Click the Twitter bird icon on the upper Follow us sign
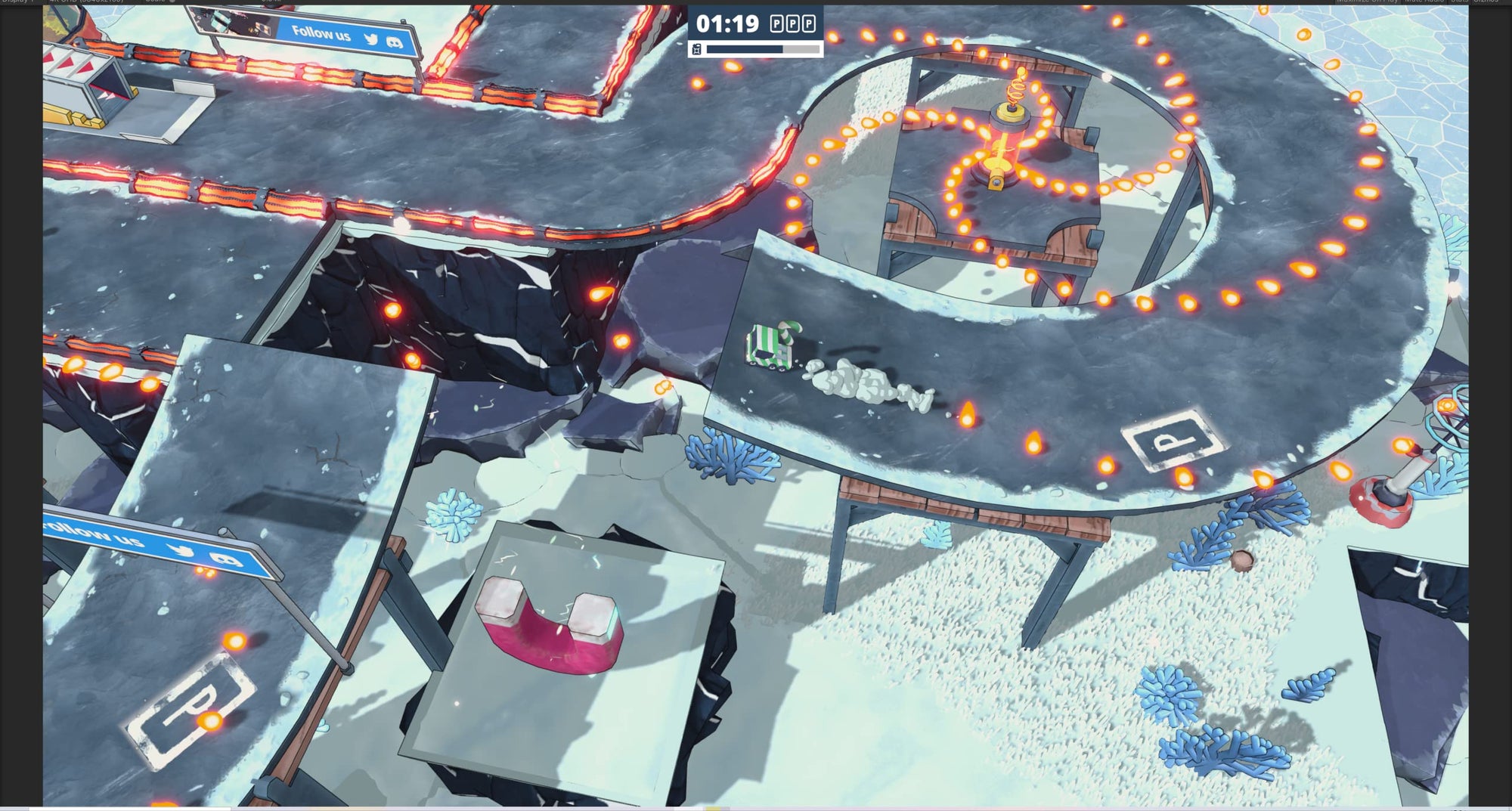The image size is (1512, 811). 371,39
